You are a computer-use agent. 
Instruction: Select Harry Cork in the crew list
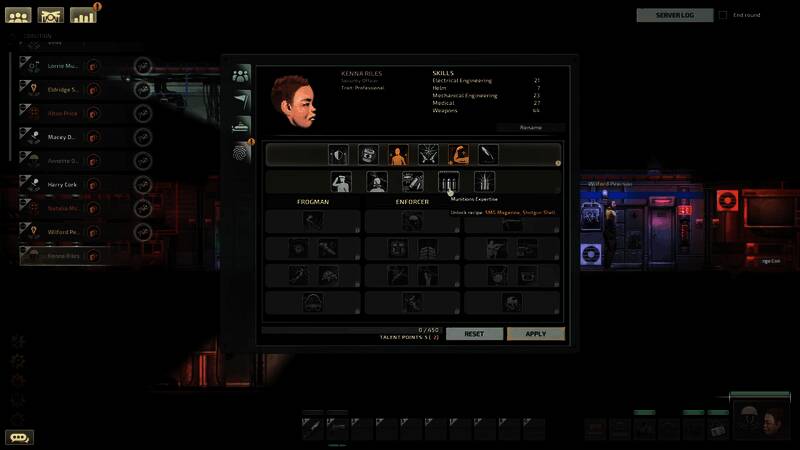click(62, 184)
